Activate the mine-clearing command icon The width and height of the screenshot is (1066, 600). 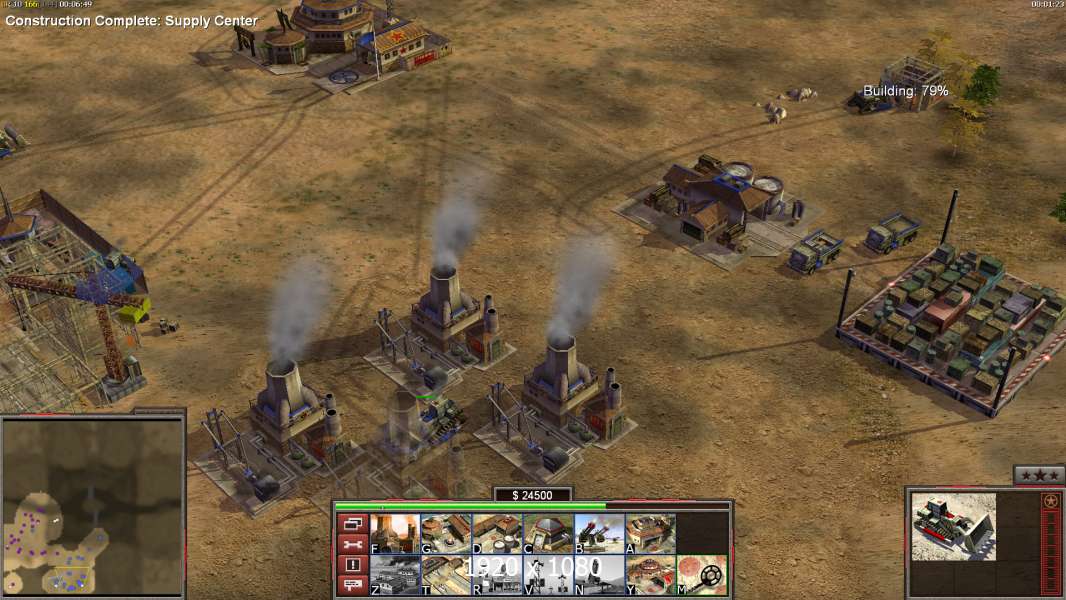pyautogui.click(x=701, y=574)
